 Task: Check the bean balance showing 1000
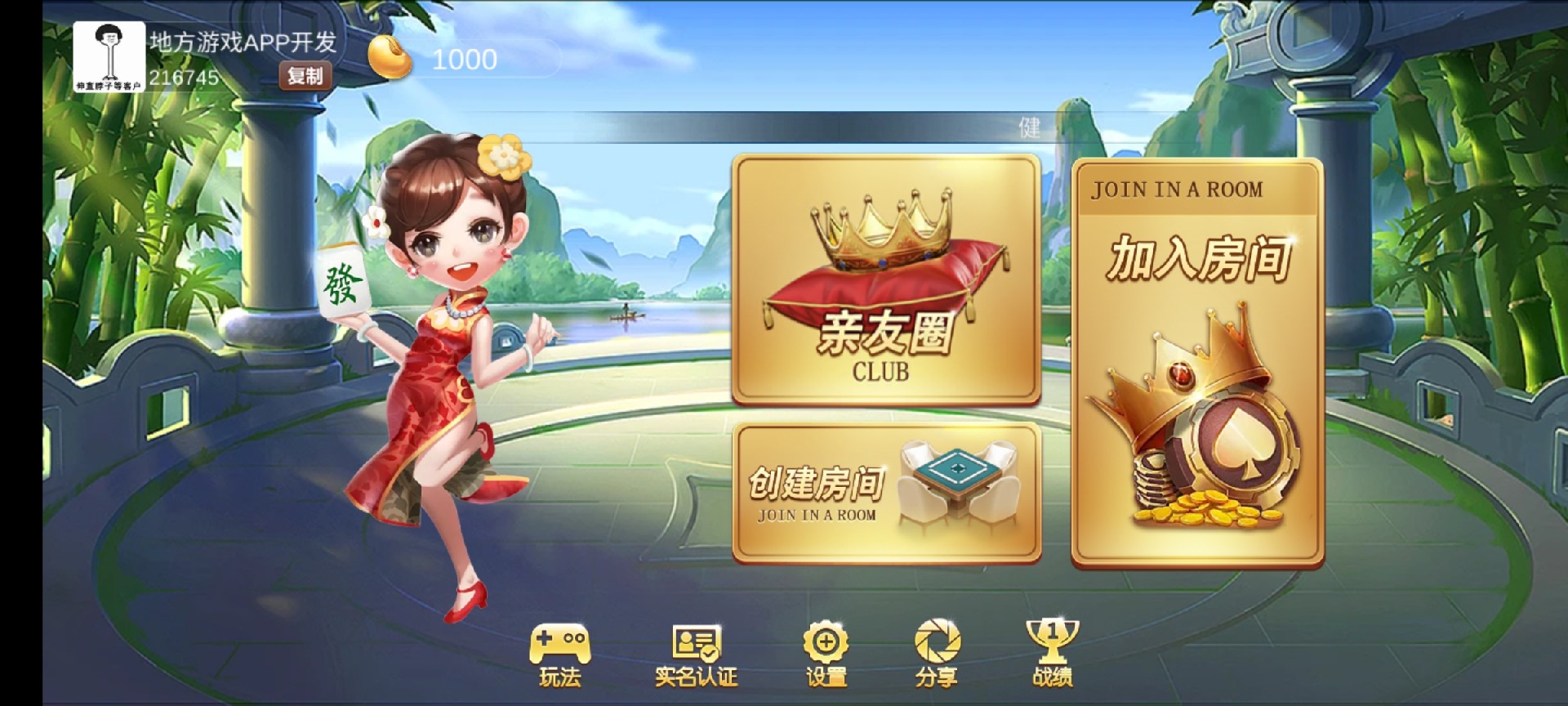click(x=464, y=59)
